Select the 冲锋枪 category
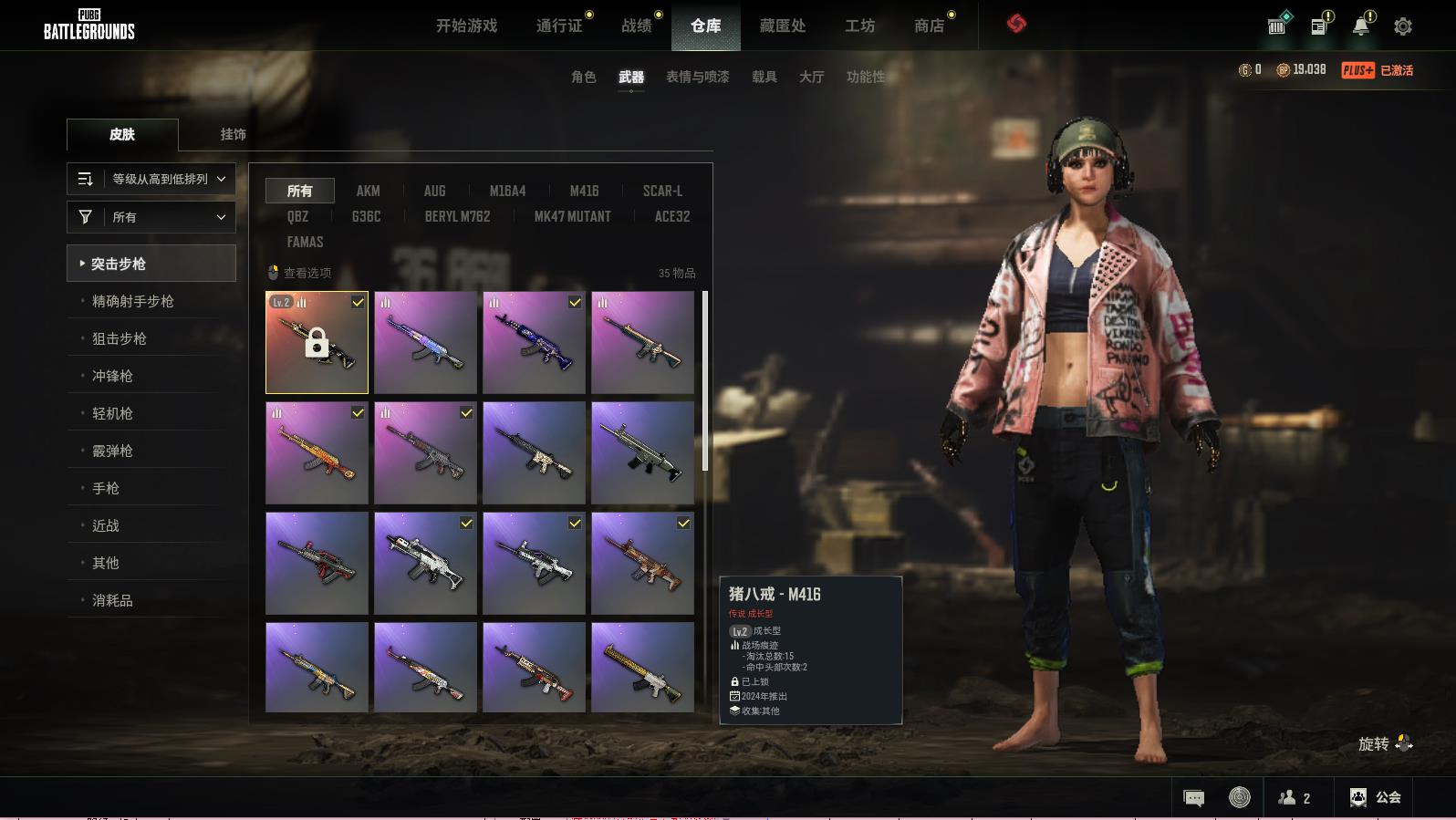Viewport: 1456px width, 820px height. (x=112, y=376)
